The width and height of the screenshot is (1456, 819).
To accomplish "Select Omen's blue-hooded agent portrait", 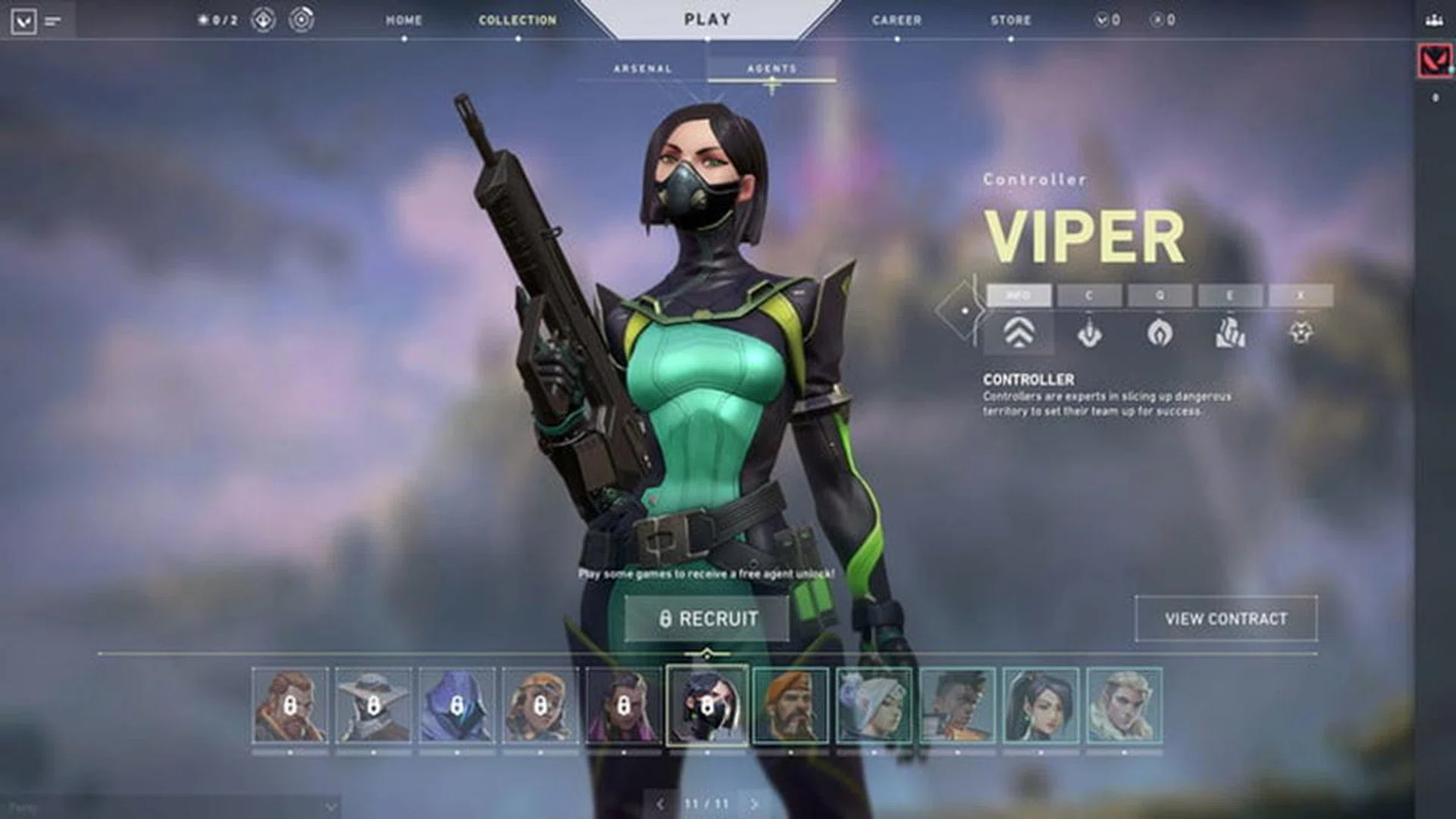I will coord(457,705).
